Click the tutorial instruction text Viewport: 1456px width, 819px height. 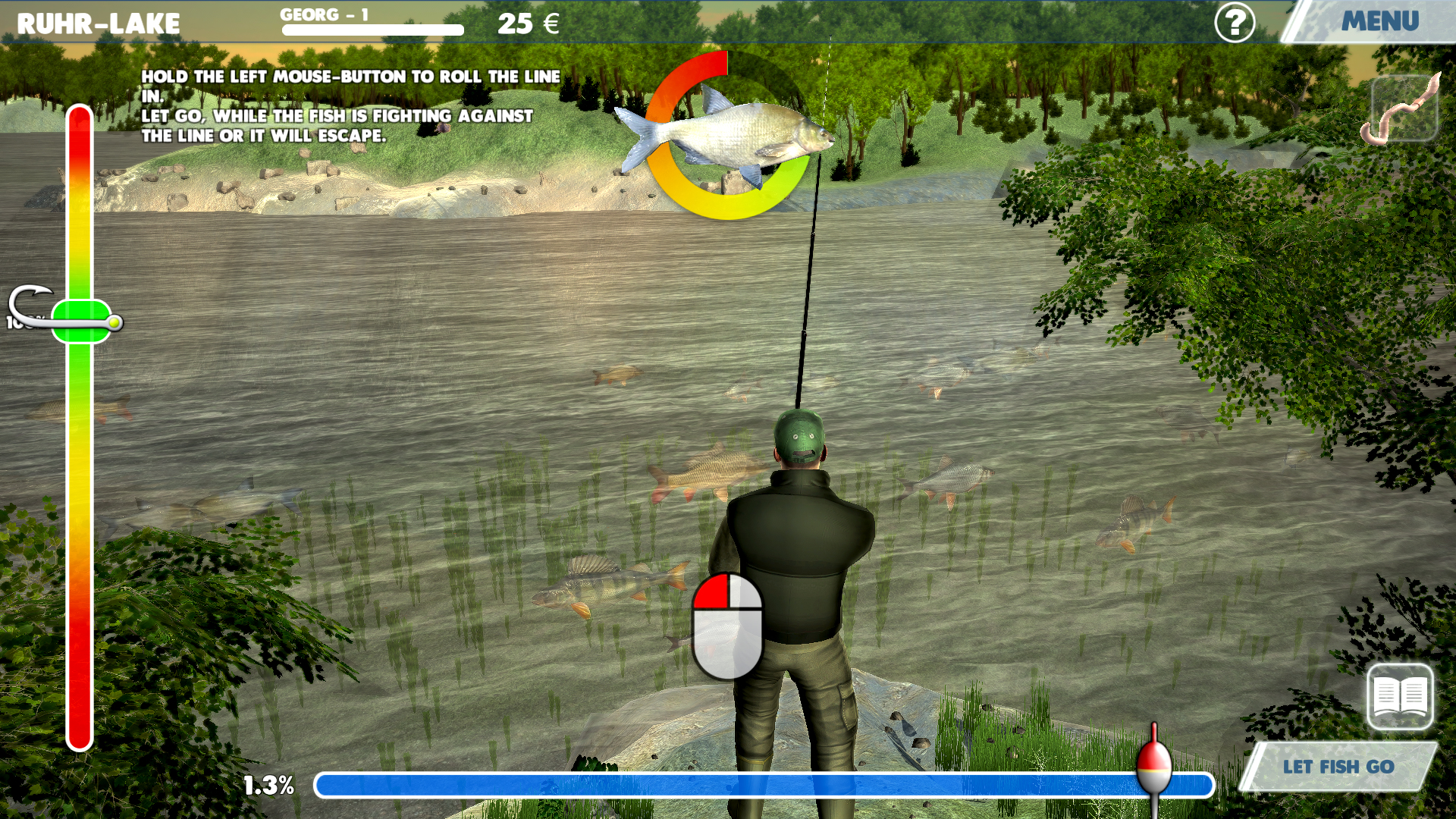pyautogui.click(x=349, y=106)
